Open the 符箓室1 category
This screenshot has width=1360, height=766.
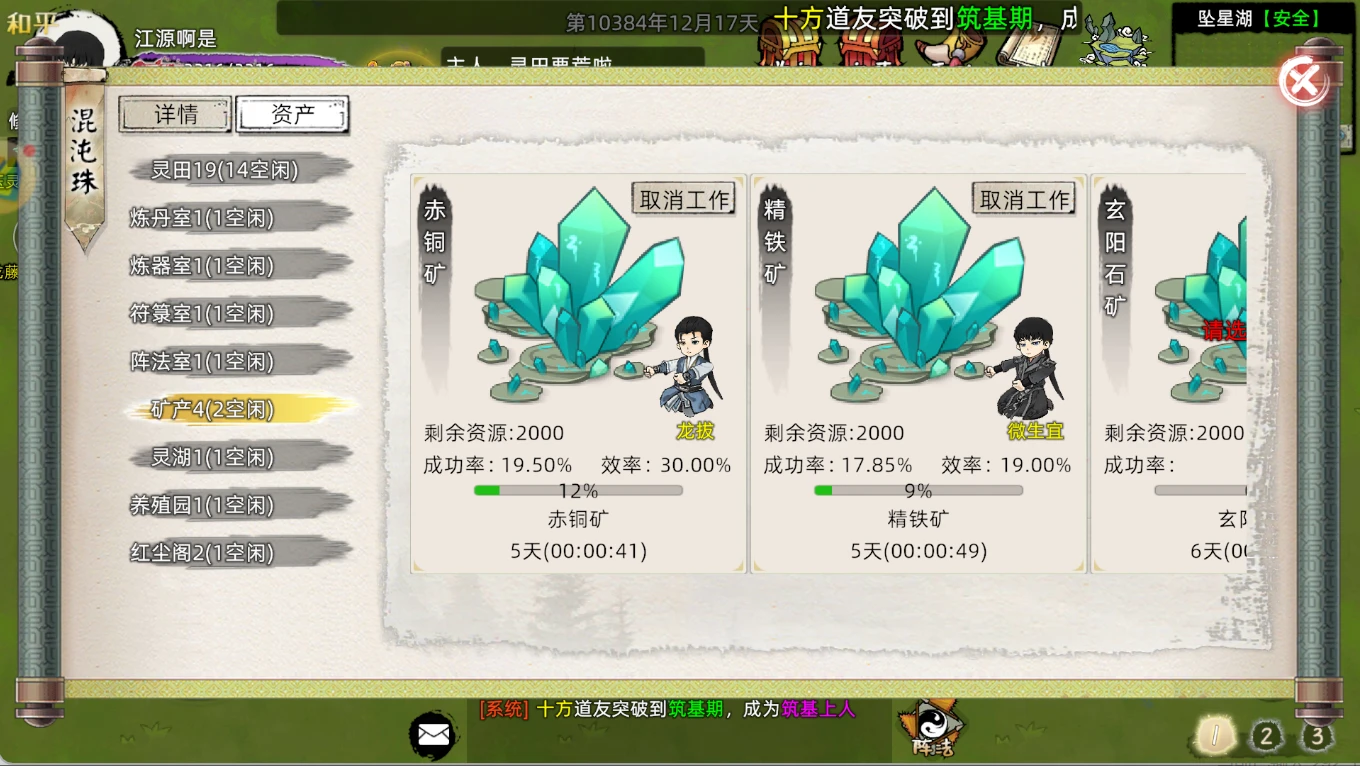[x=203, y=314]
